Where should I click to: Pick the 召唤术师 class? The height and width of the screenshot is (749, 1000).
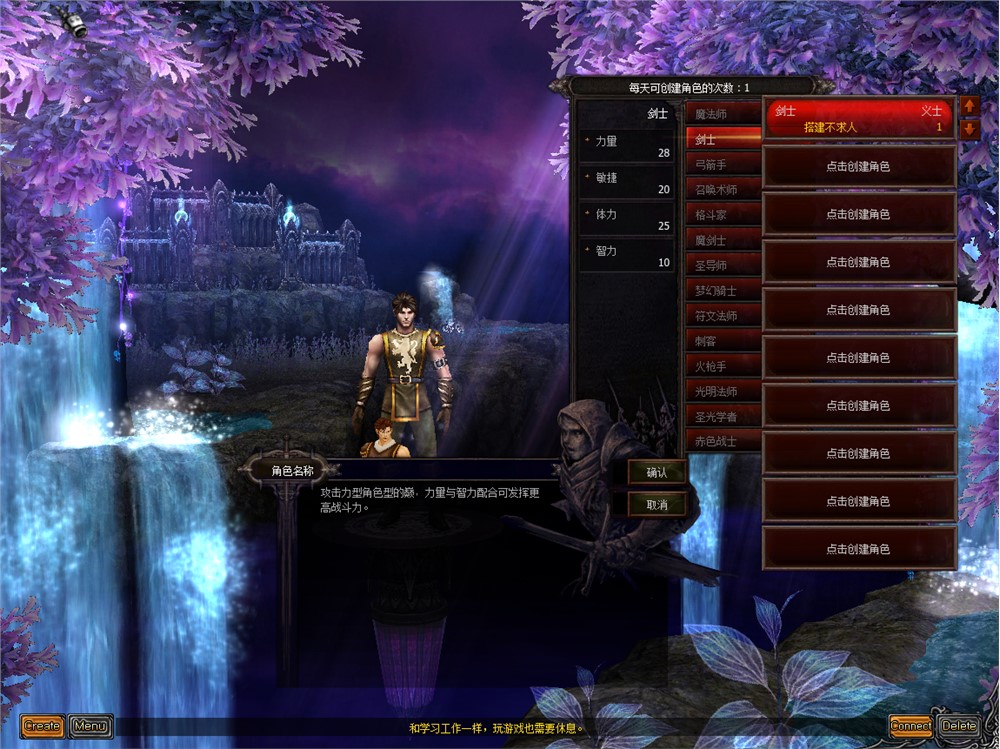click(x=723, y=190)
